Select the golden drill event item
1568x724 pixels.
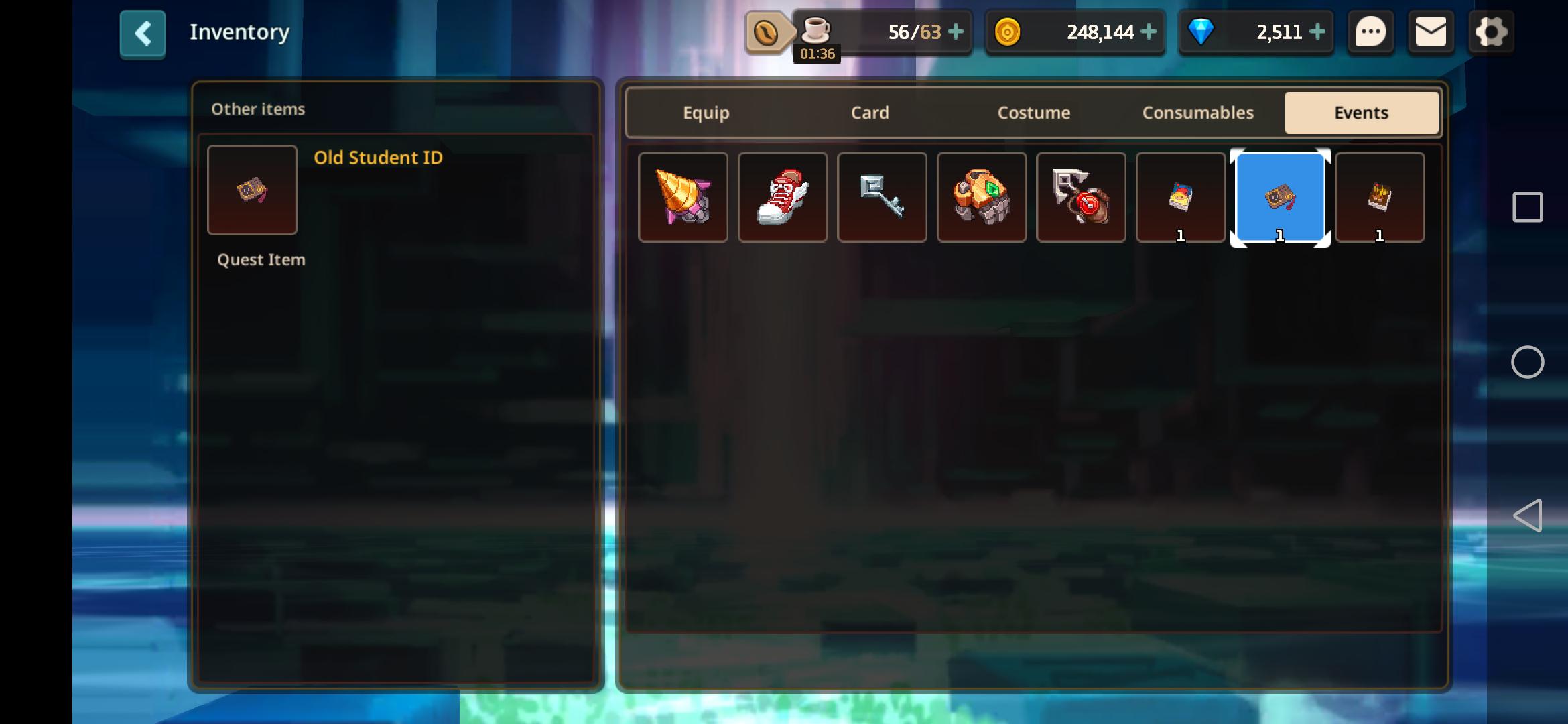[683, 196]
